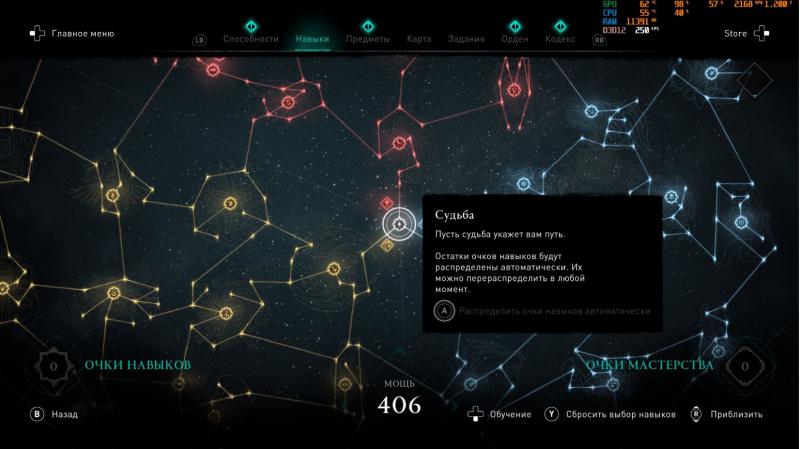The image size is (800, 449).
Task: Open the Способности tab
Action: click(x=250, y=40)
